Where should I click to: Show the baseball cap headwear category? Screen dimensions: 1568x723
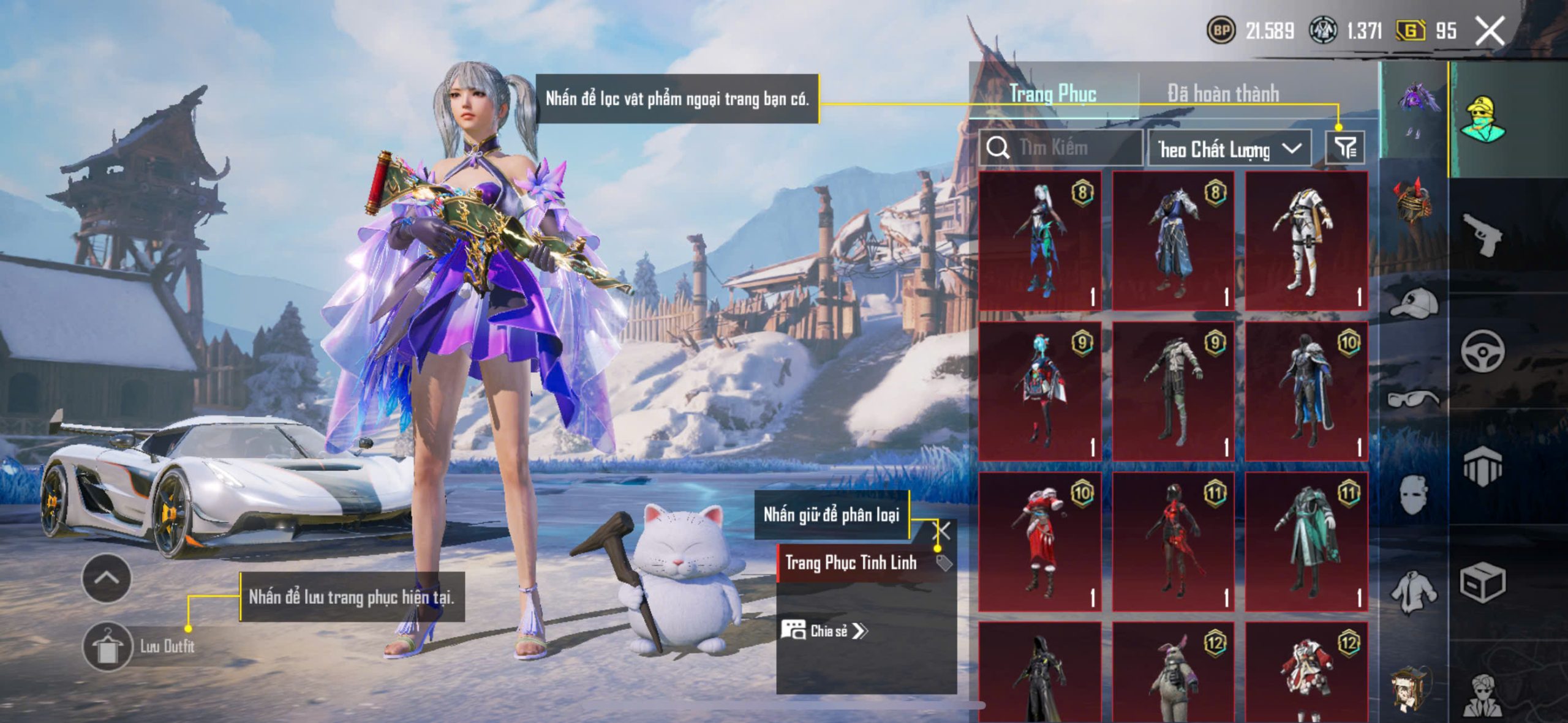coord(1414,303)
